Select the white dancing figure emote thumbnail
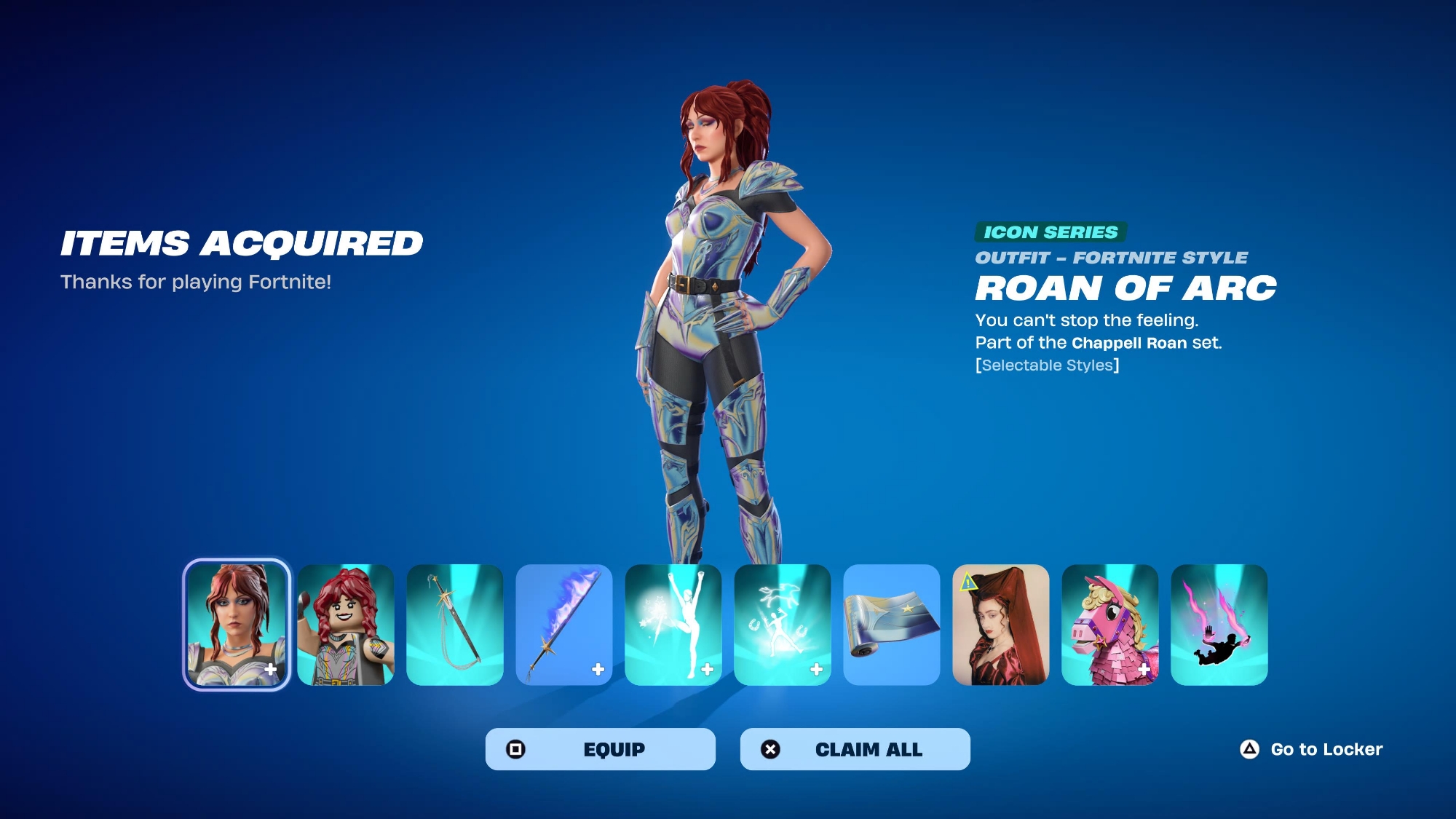Screen dimensions: 1456x819 pos(673,625)
